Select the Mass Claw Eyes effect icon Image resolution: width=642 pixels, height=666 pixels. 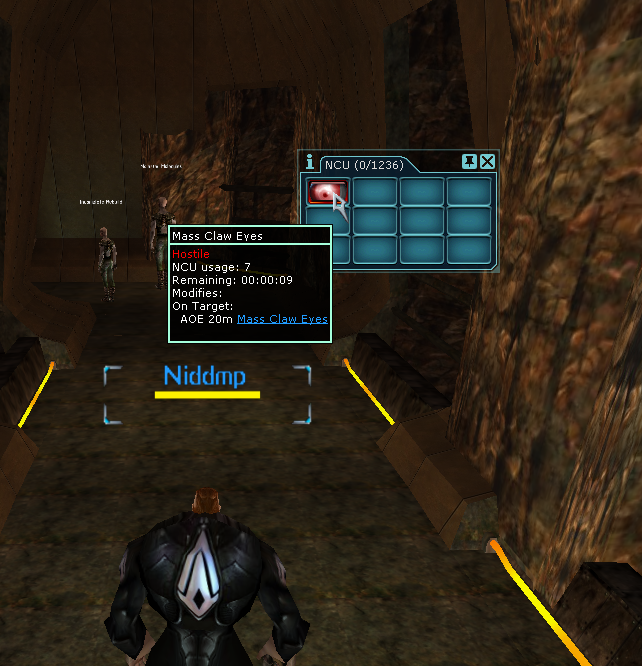327,191
